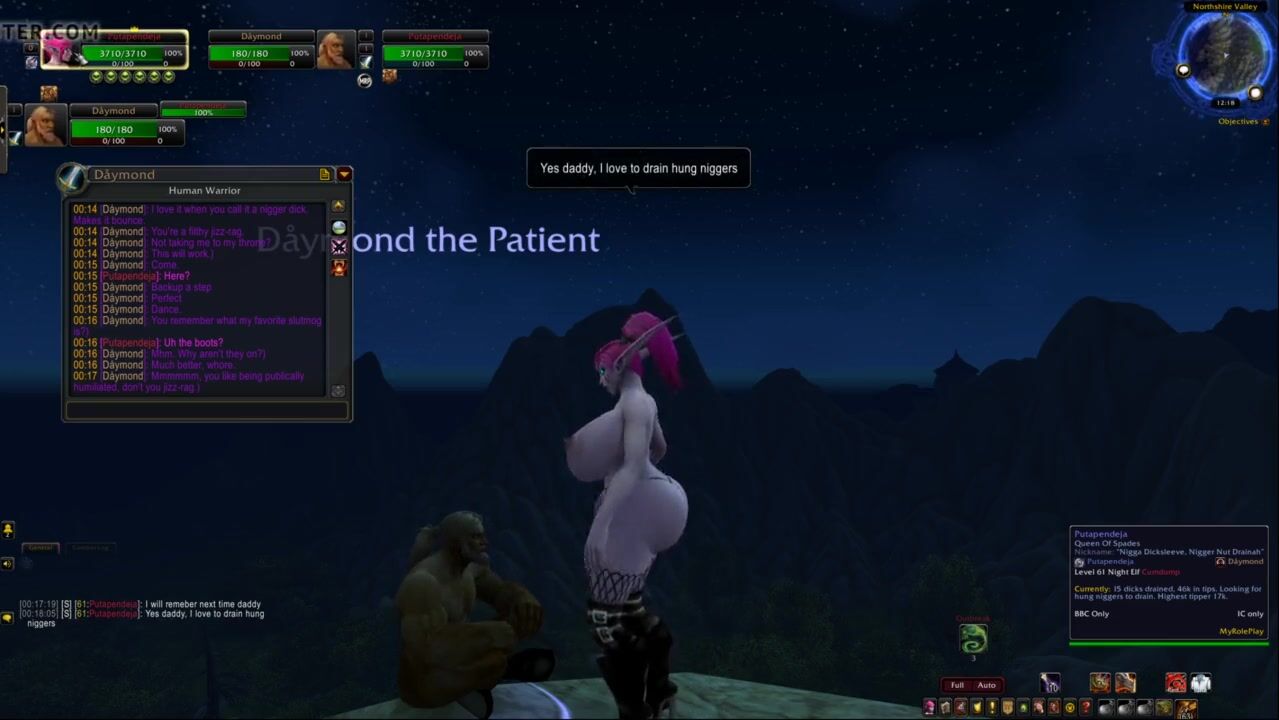Open the red question mark help button
1279x720 pixels.
tap(1085, 708)
